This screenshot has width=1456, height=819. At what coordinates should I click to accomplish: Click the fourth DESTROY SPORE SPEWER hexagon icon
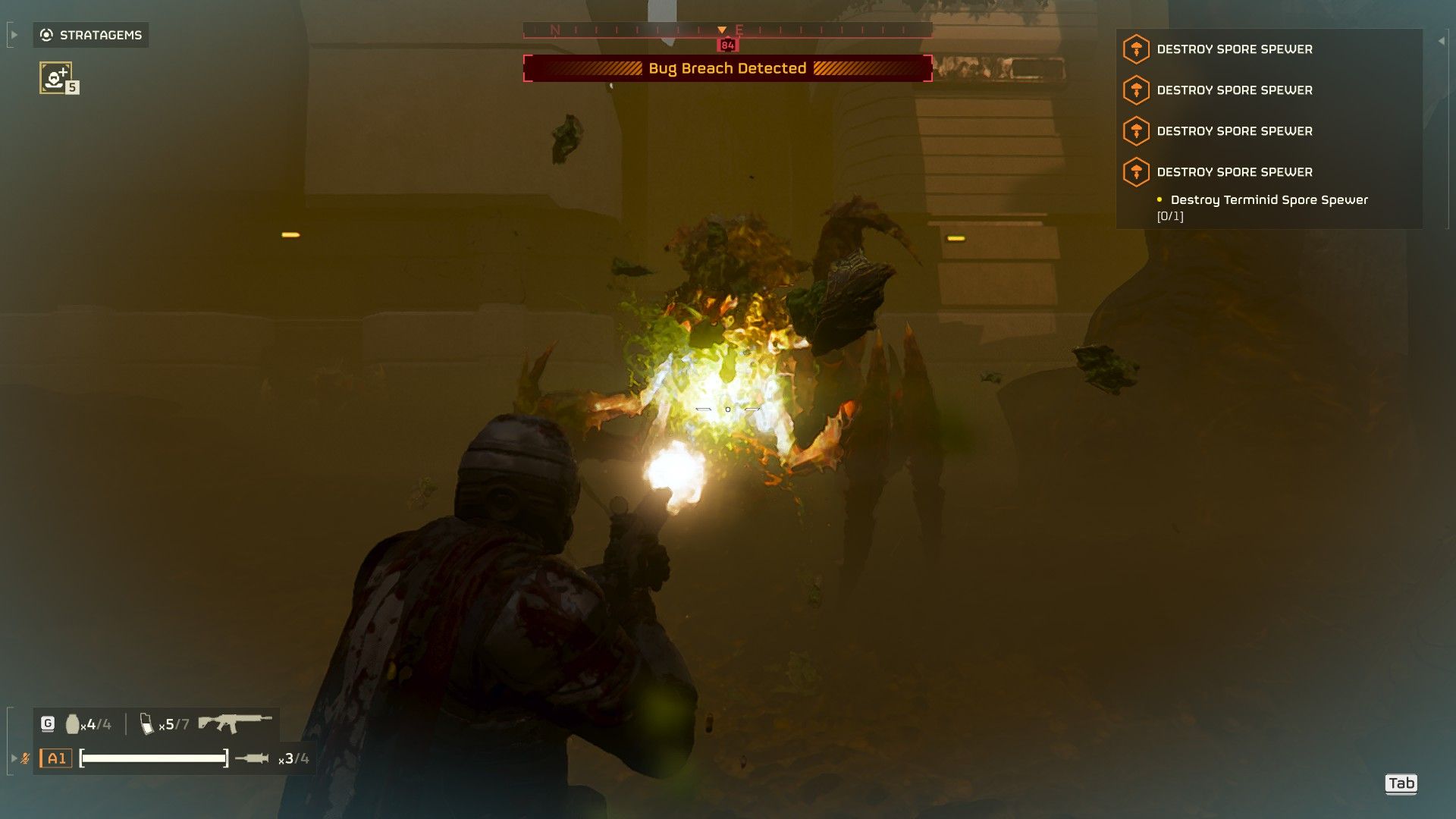click(x=1136, y=171)
